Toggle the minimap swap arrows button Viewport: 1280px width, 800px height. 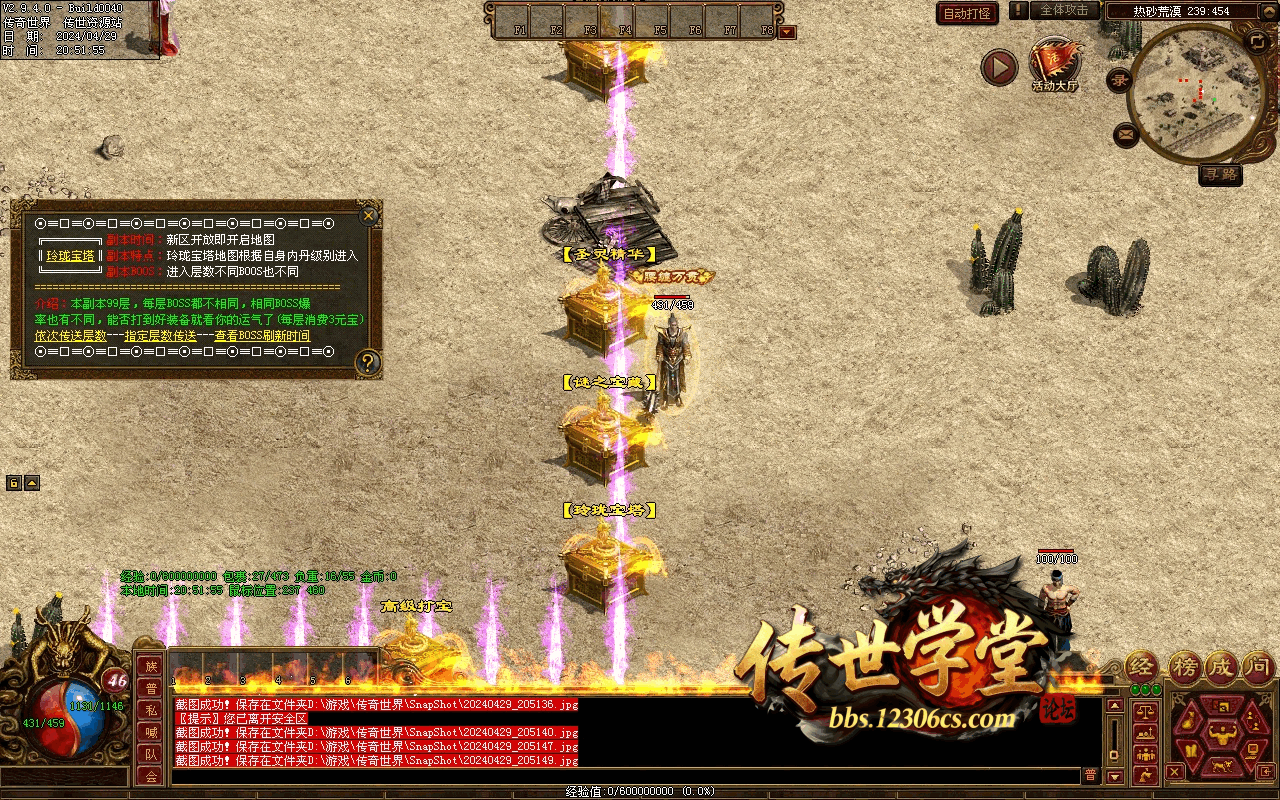1257,41
